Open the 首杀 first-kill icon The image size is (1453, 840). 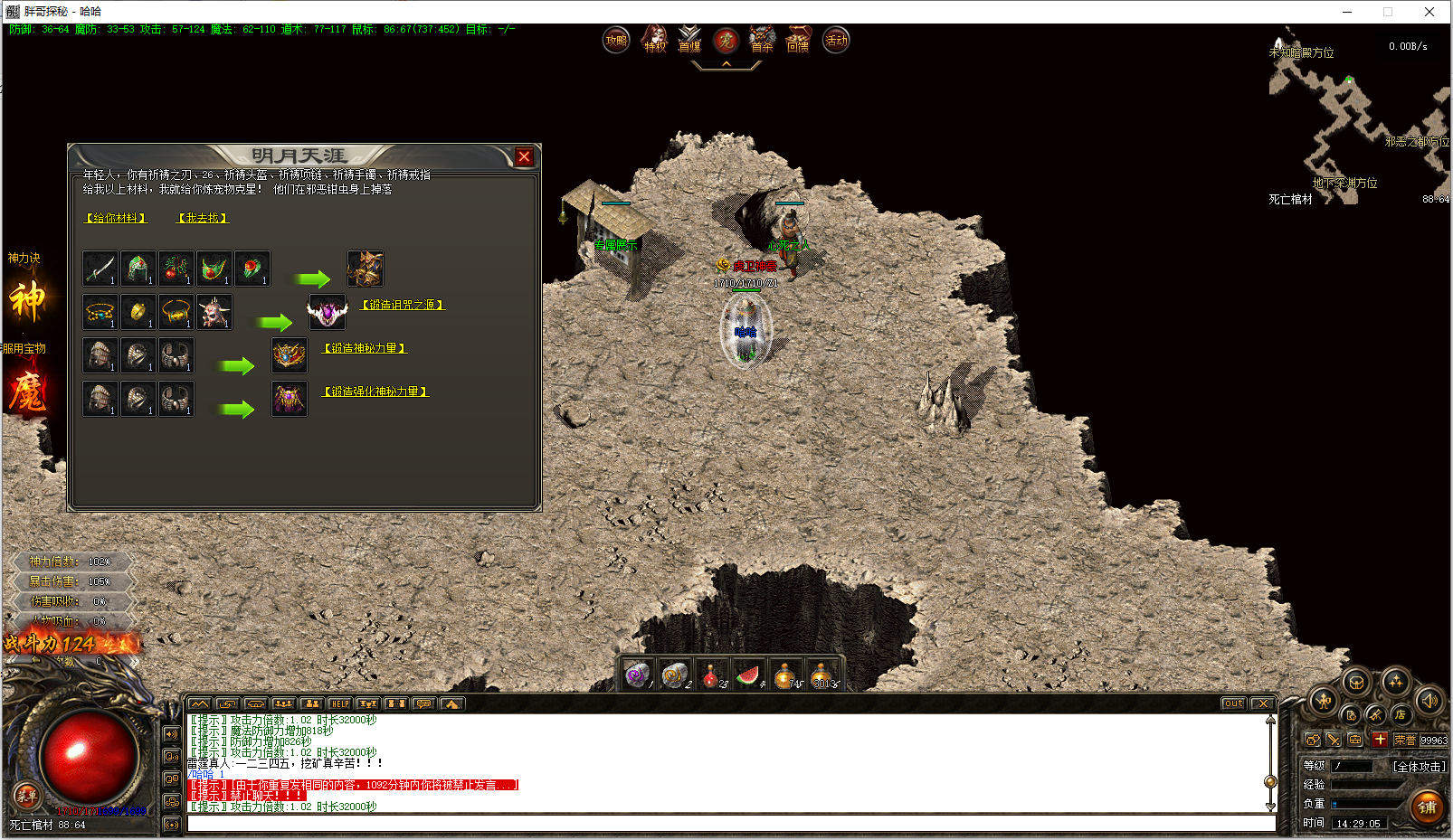(762, 40)
